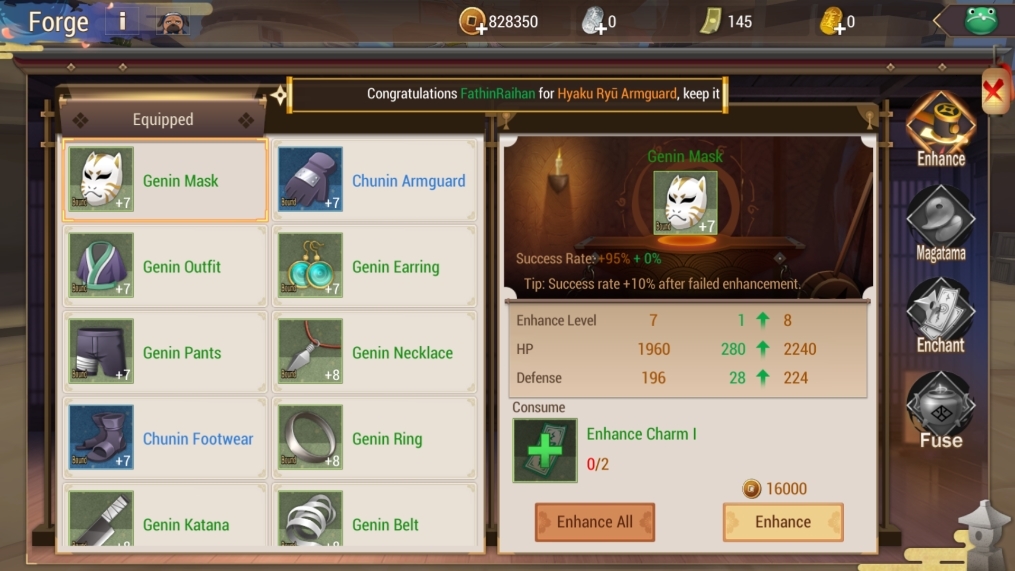
Task: Pick the Genin Ring entry
Action: (374, 438)
